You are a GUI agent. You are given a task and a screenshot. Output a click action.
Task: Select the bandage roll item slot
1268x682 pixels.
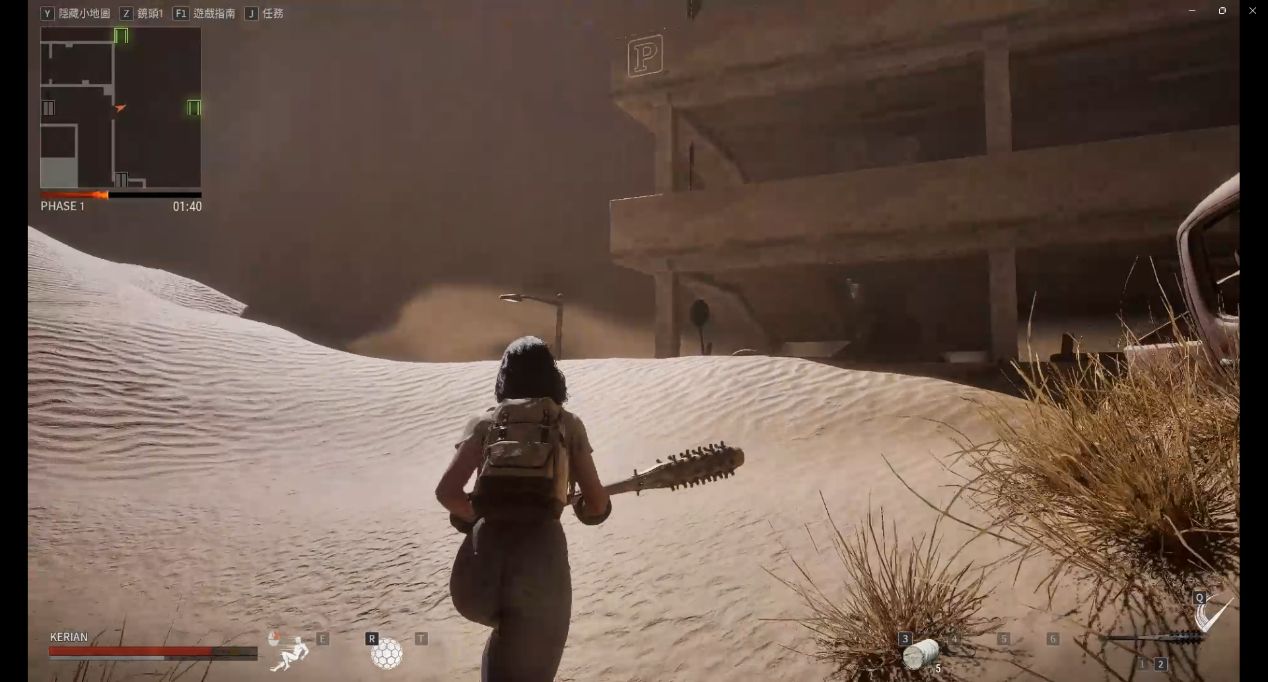click(921, 654)
